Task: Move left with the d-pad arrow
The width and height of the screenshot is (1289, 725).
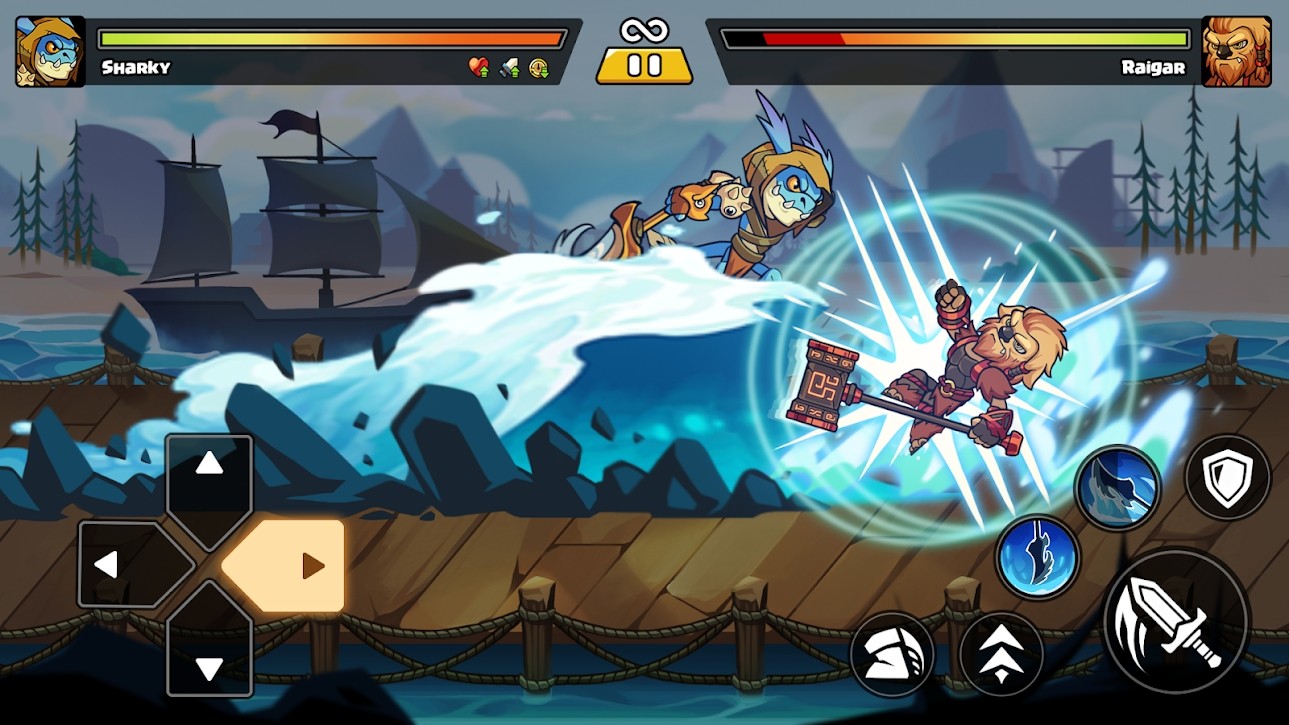Action: point(107,565)
